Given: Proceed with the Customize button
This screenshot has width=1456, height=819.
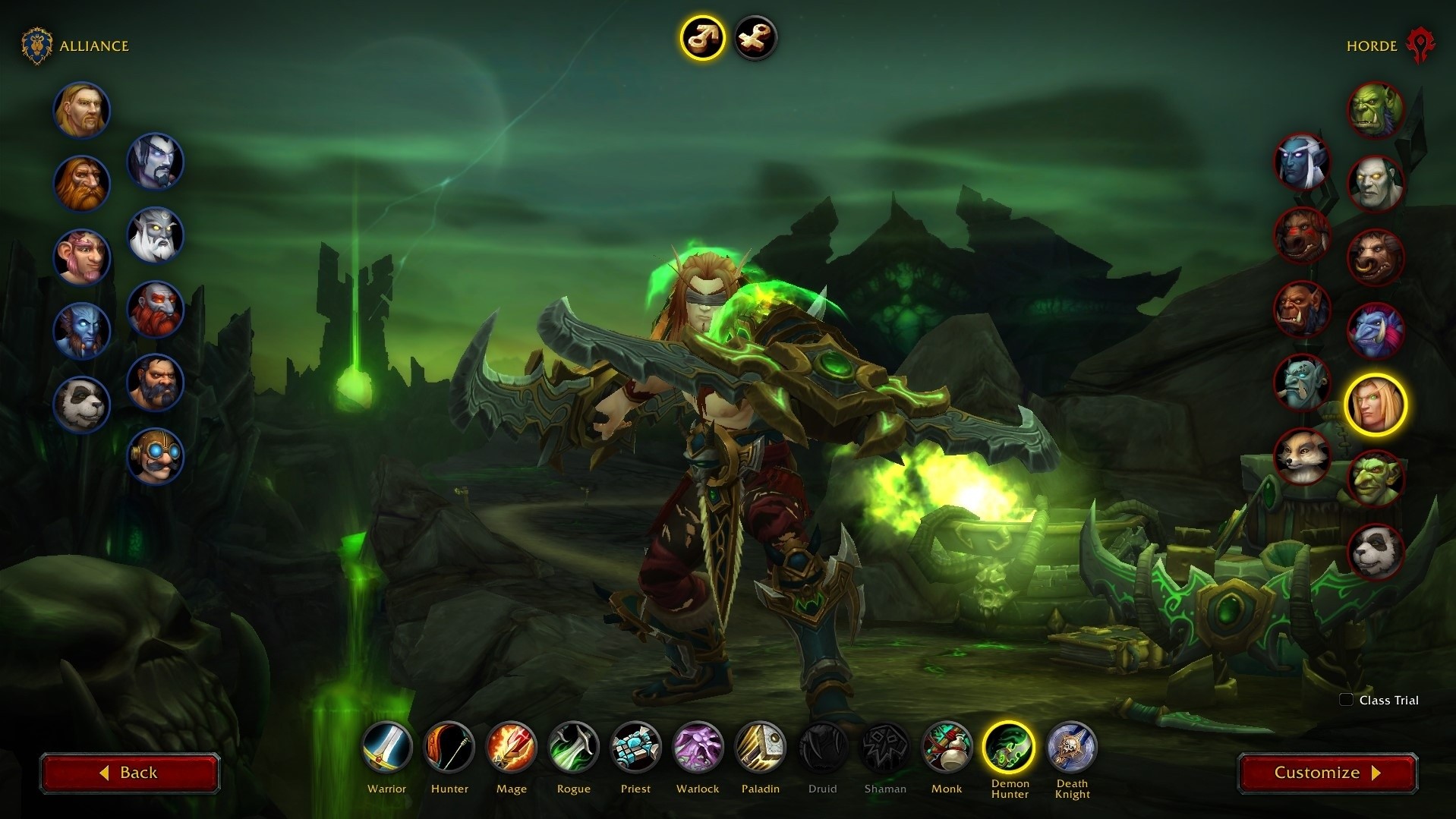Looking at the screenshot, I should pyautogui.click(x=1327, y=773).
